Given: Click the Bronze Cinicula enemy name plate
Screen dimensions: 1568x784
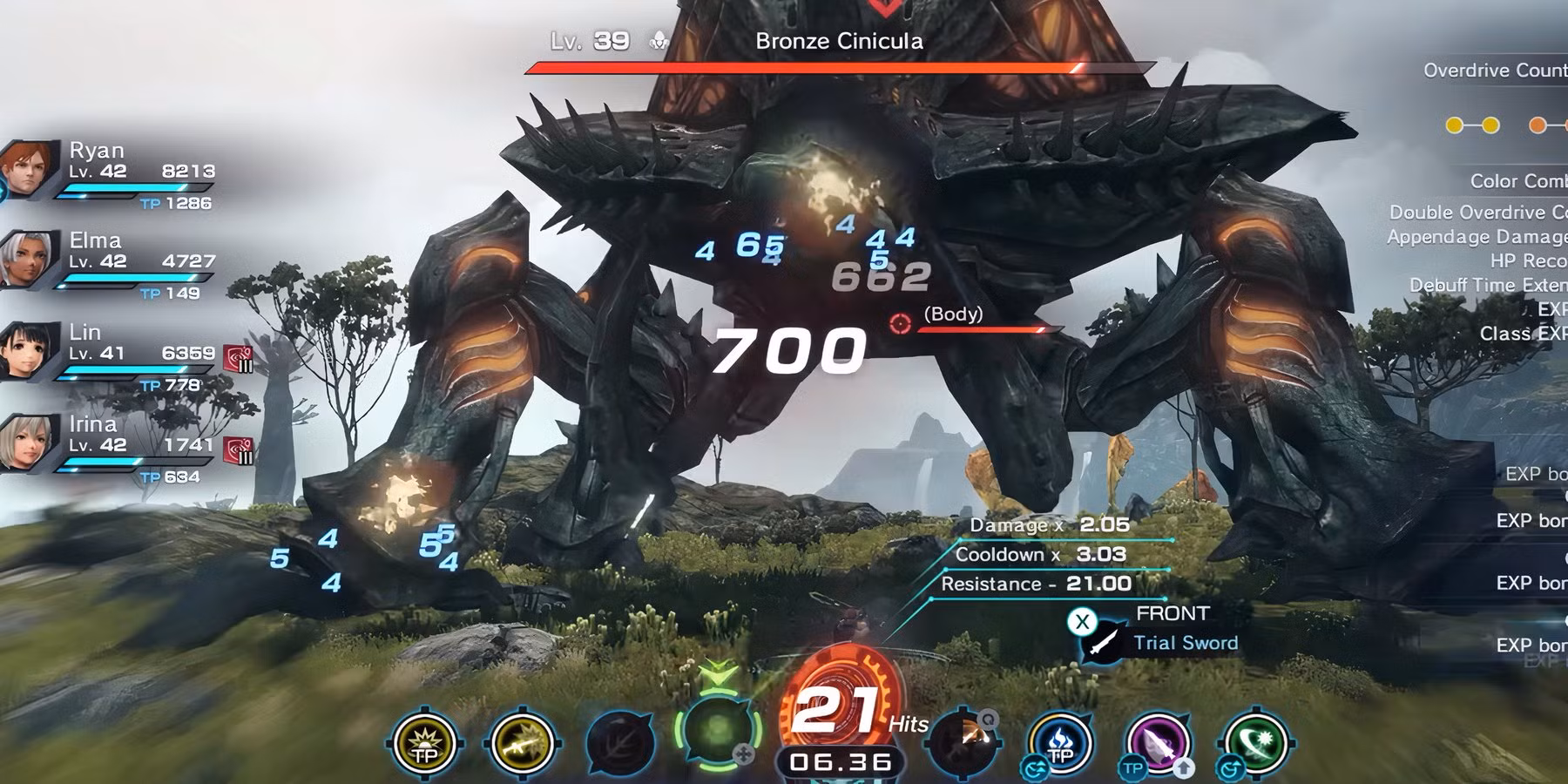Looking at the screenshot, I should pyautogui.click(x=839, y=41).
